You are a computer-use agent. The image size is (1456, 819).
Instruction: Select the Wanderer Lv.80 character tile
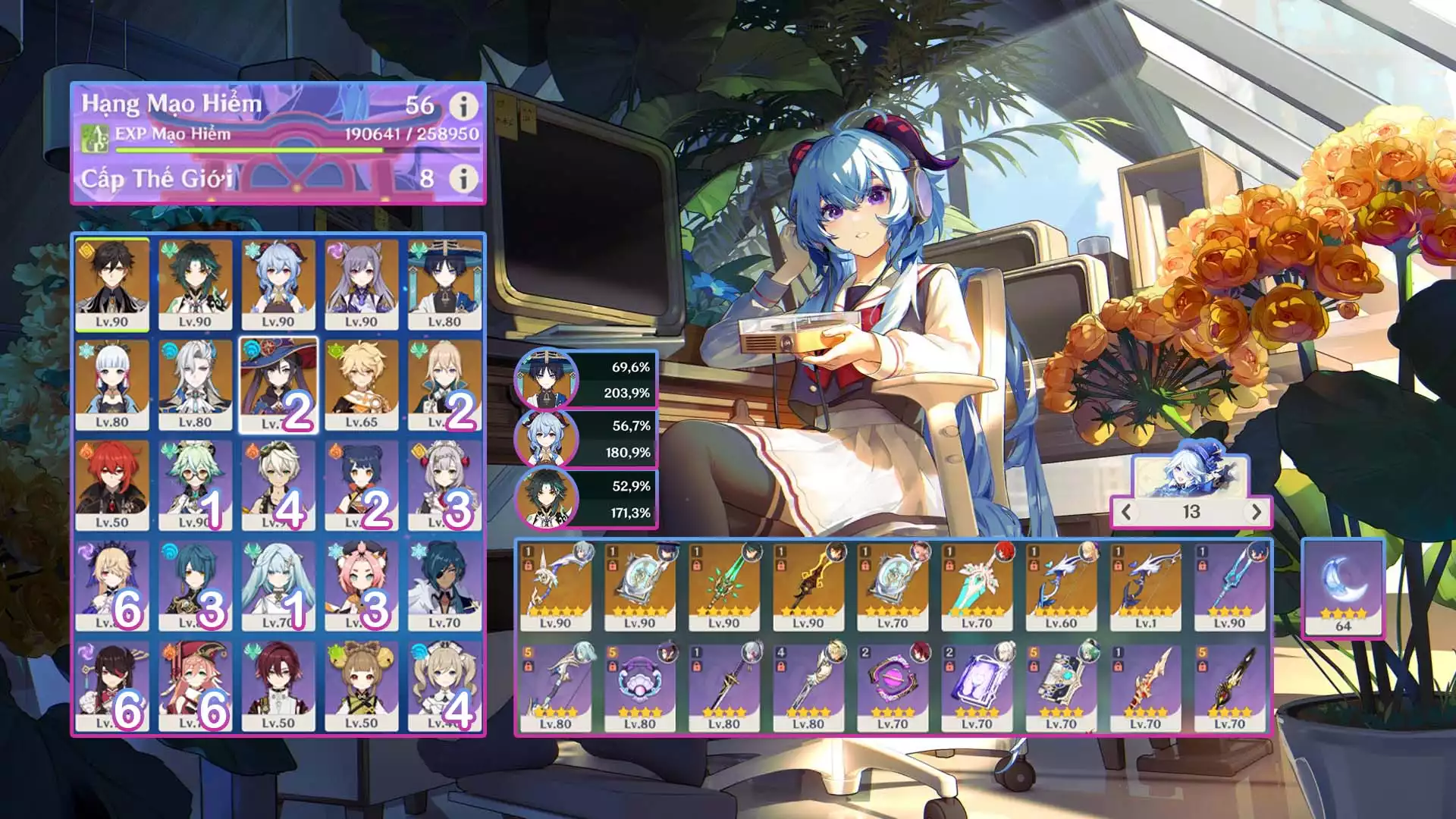(444, 284)
